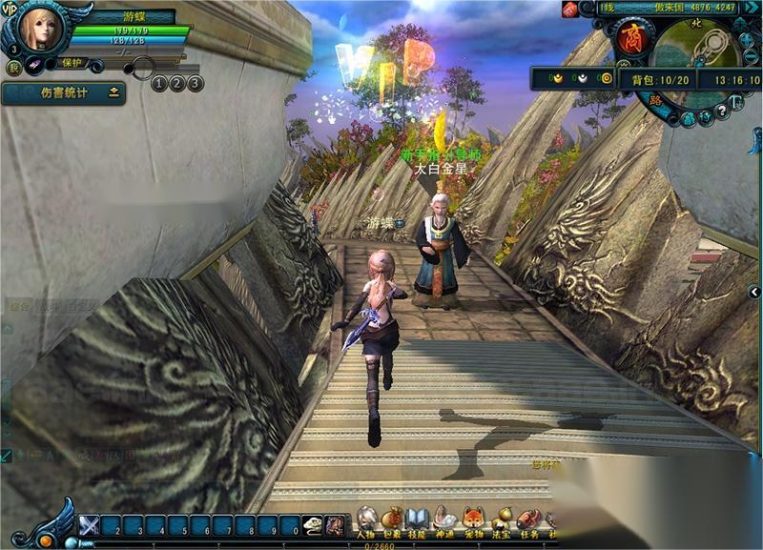Viewport: 763px width, 550px height.
Task: Open the 技能 skills book menu
Action: click(x=418, y=520)
